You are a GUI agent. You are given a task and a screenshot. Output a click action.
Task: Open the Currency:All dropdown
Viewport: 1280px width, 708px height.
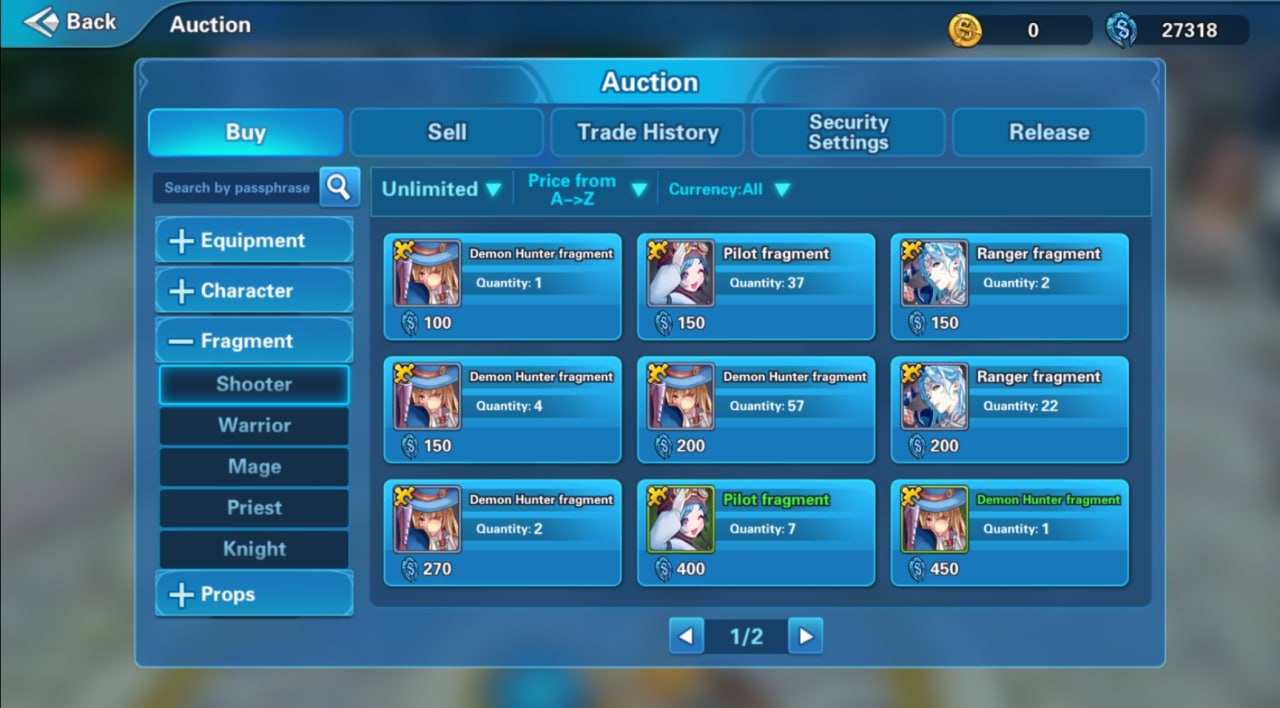point(729,189)
